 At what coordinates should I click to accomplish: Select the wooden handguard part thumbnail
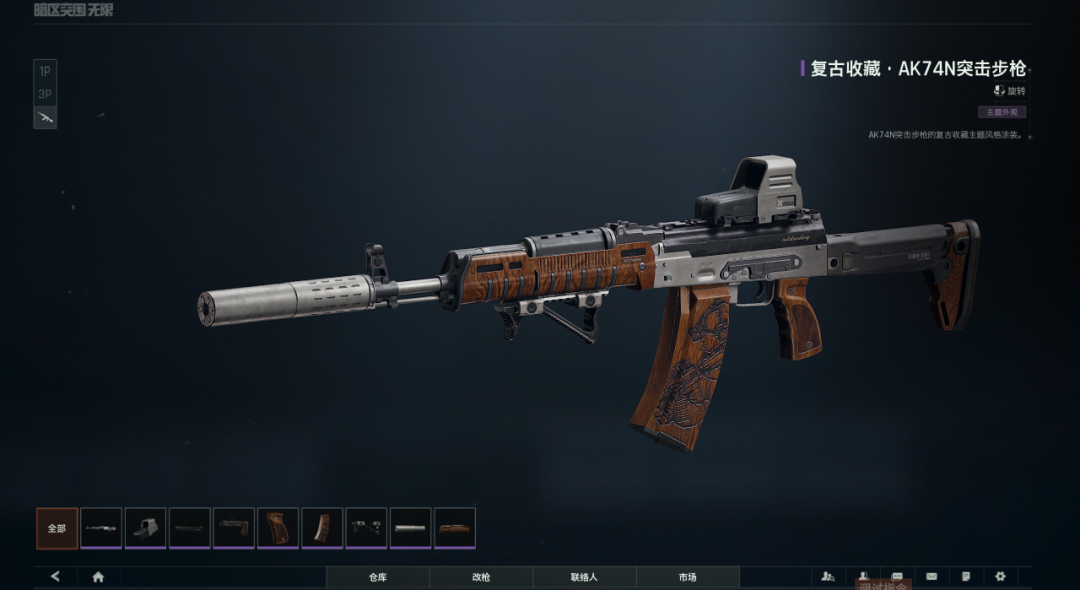455,528
